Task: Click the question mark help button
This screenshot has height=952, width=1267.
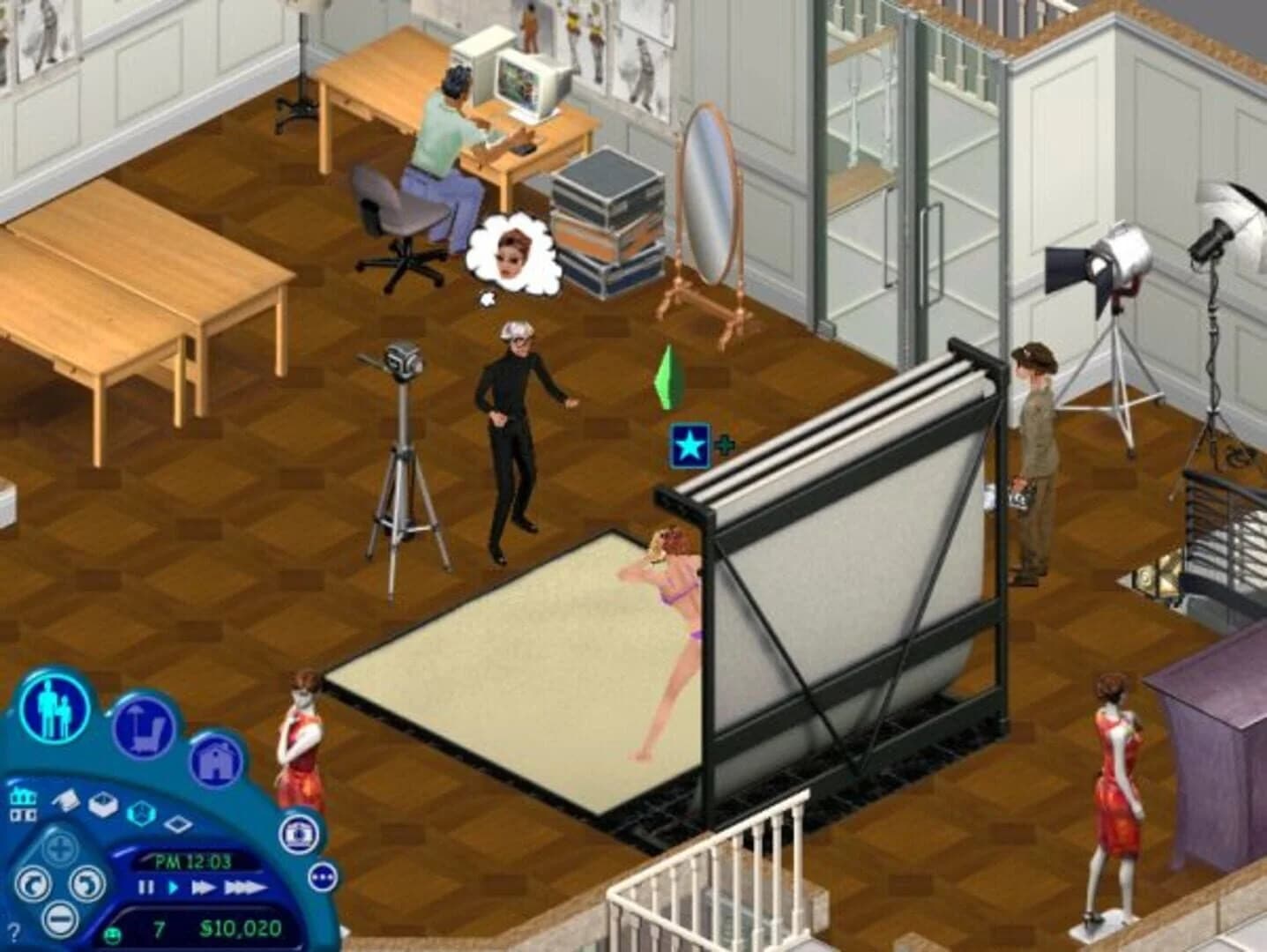Action: (14, 931)
